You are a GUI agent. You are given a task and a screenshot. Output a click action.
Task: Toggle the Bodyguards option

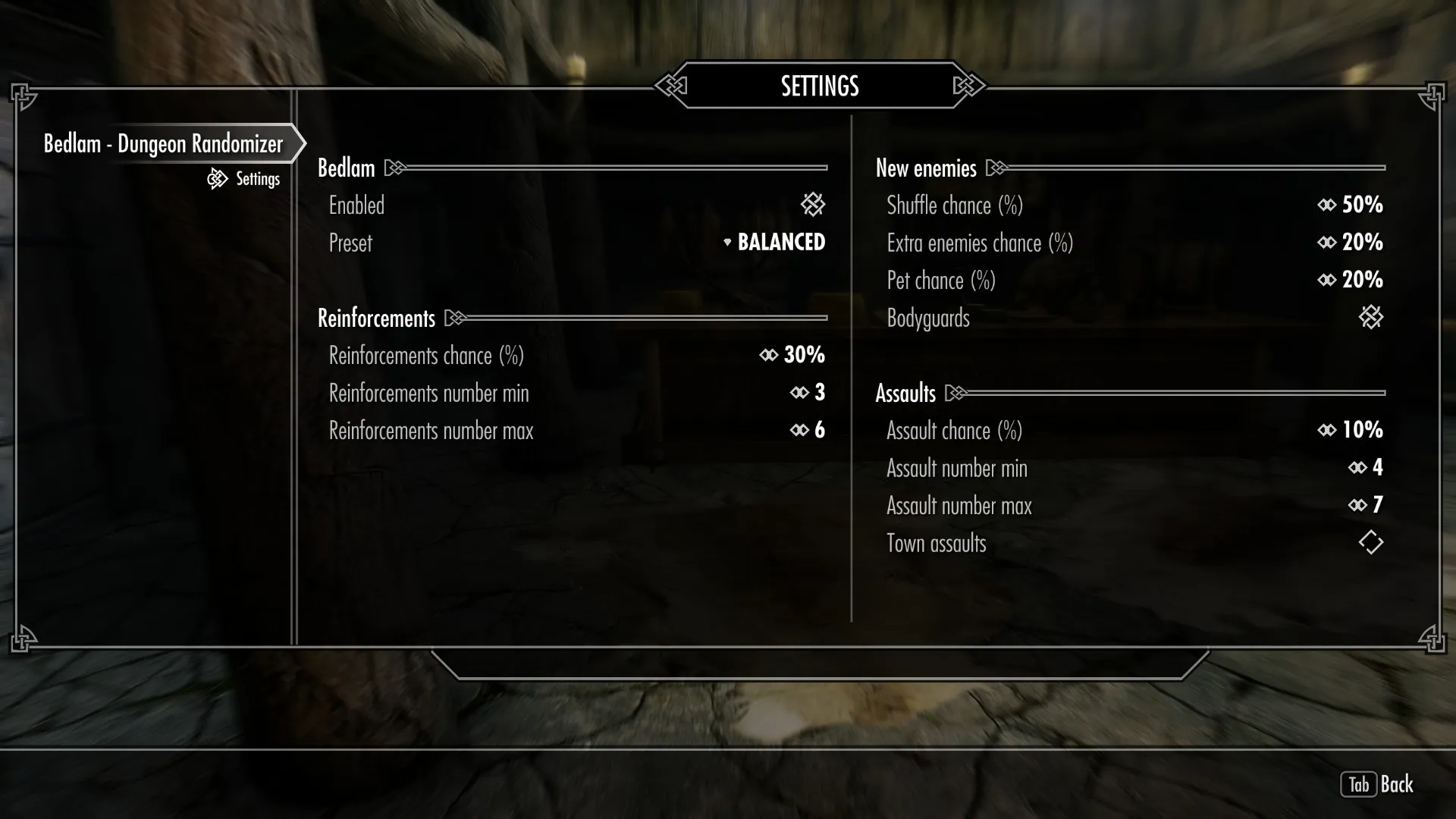point(1370,318)
